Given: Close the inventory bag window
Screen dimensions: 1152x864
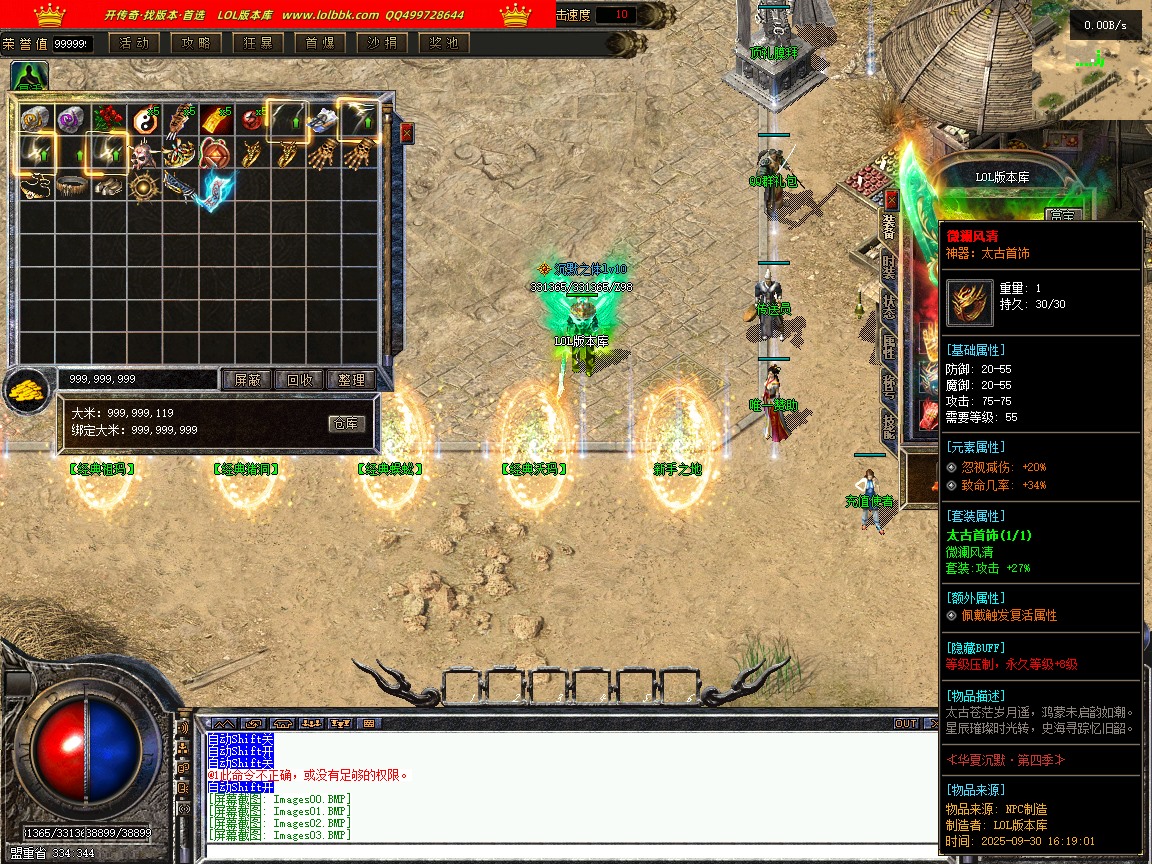Looking at the screenshot, I should [407, 132].
